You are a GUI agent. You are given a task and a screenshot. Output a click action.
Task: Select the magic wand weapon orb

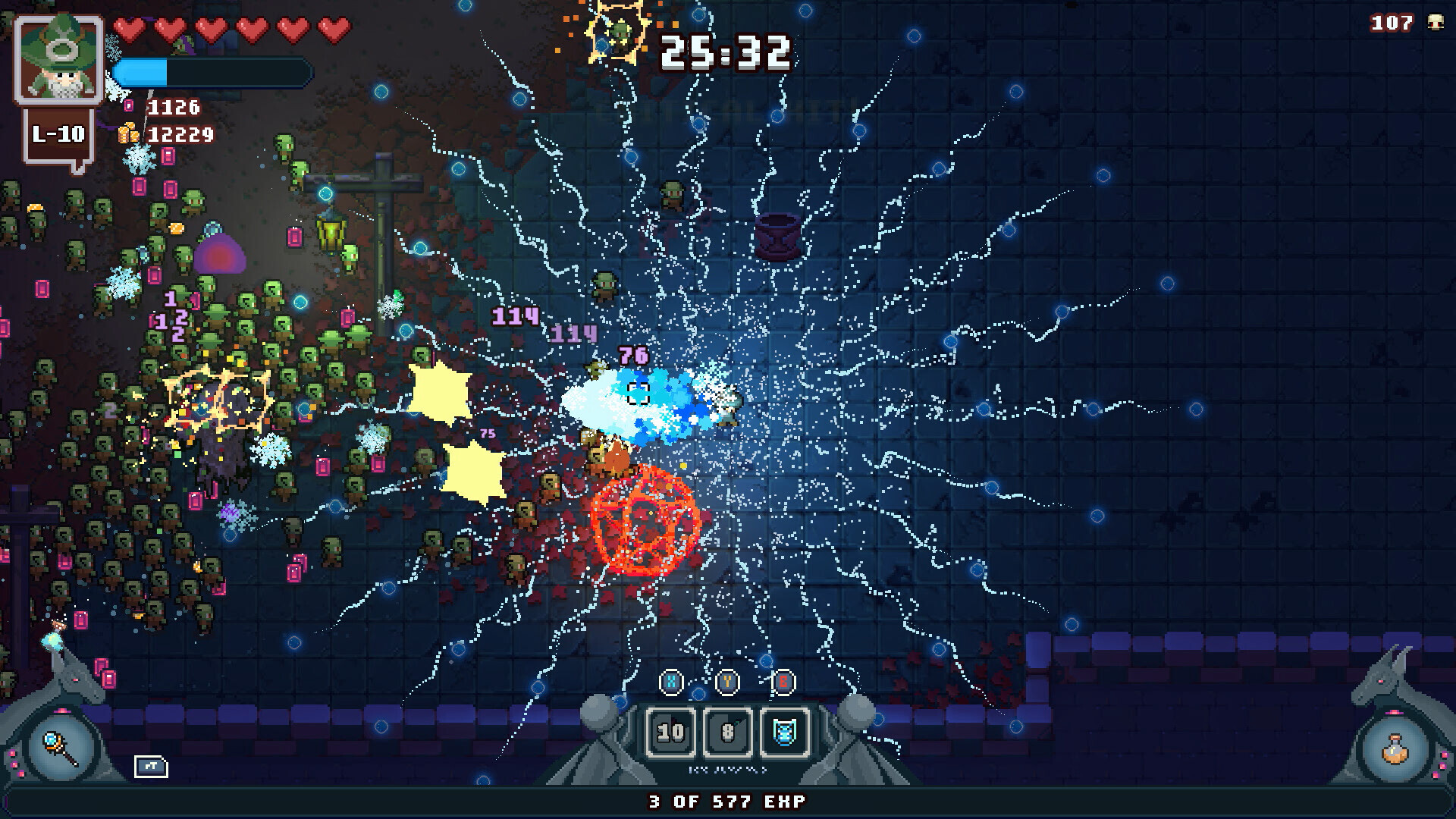[61, 748]
